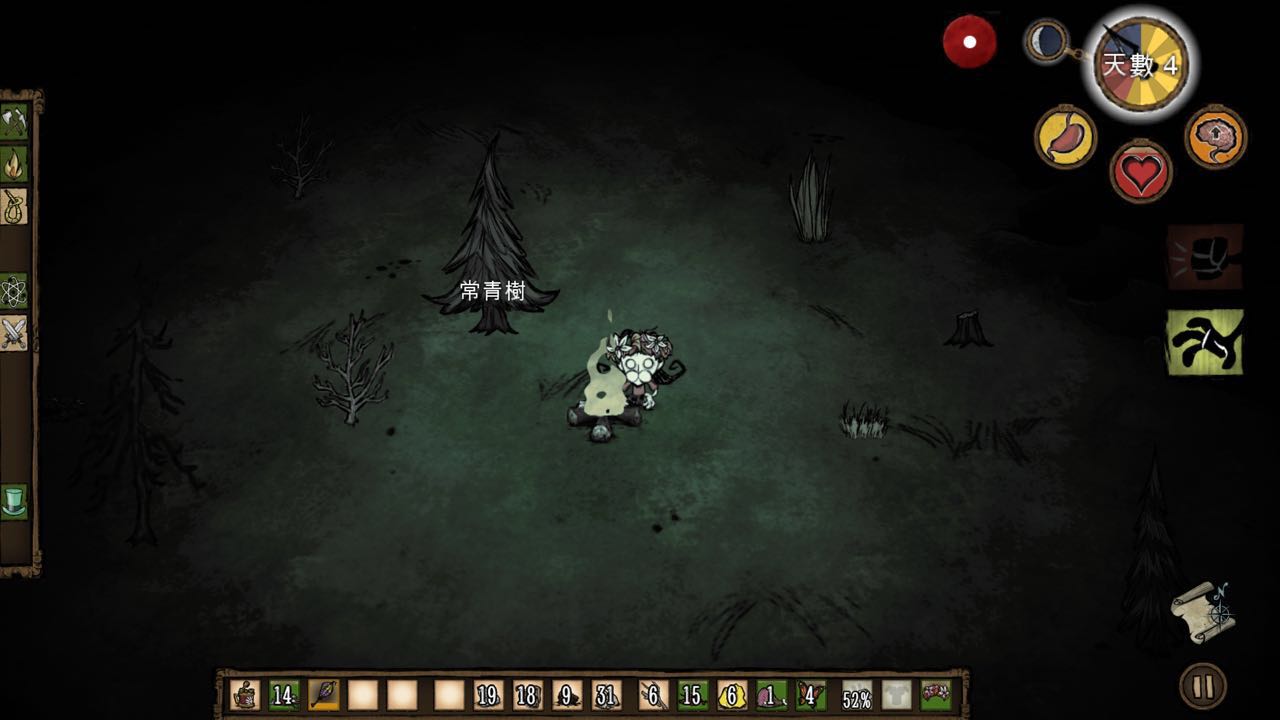Viewport: 1280px width, 720px height.
Task: Open the crossed swords Fight tab
Action: [14, 333]
